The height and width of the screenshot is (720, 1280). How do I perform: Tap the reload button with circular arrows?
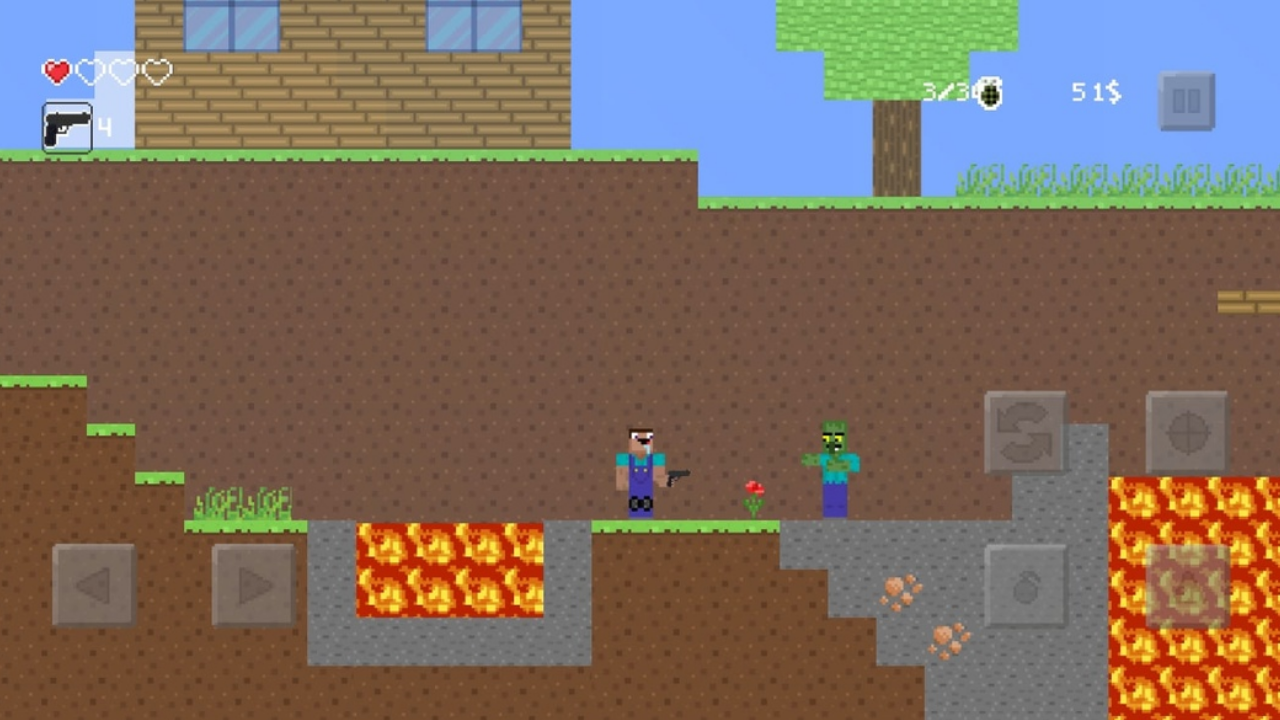1025,432
